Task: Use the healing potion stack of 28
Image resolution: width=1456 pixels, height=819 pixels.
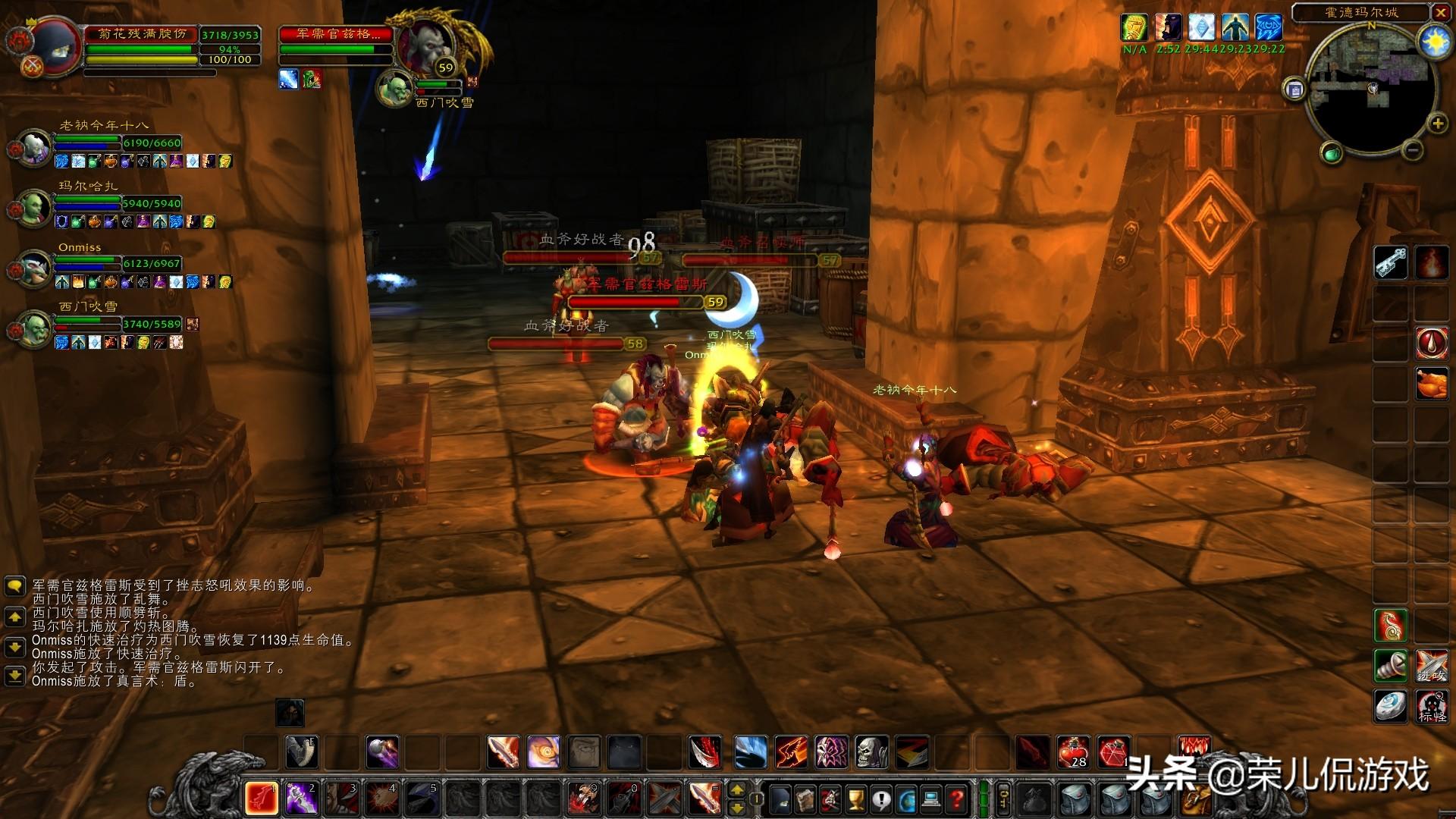Action: (x=1073, y=752)
